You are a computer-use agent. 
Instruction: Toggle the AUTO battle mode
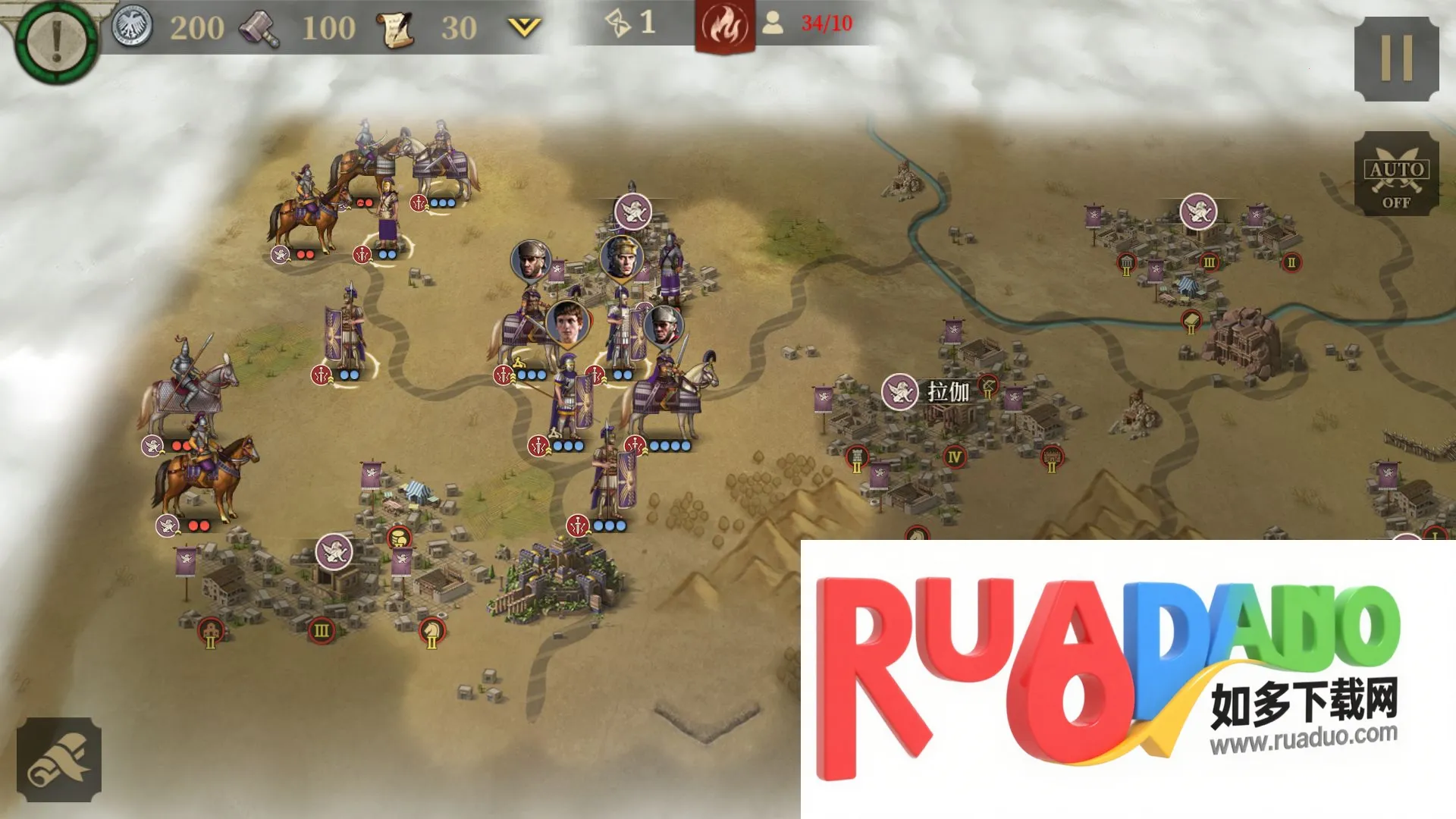(x=1396, y=174)
